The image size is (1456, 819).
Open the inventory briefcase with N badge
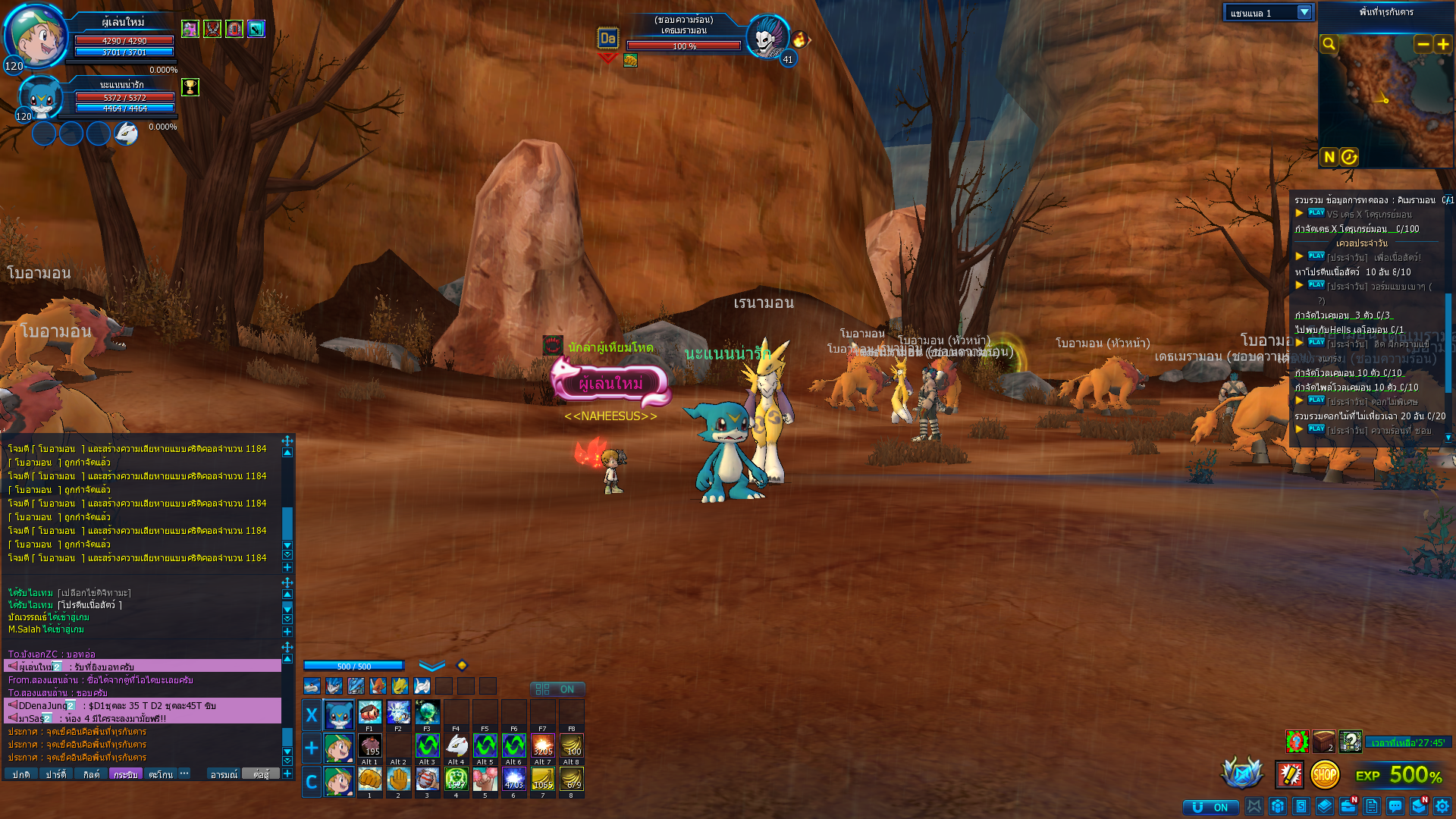pos(1348,805)
